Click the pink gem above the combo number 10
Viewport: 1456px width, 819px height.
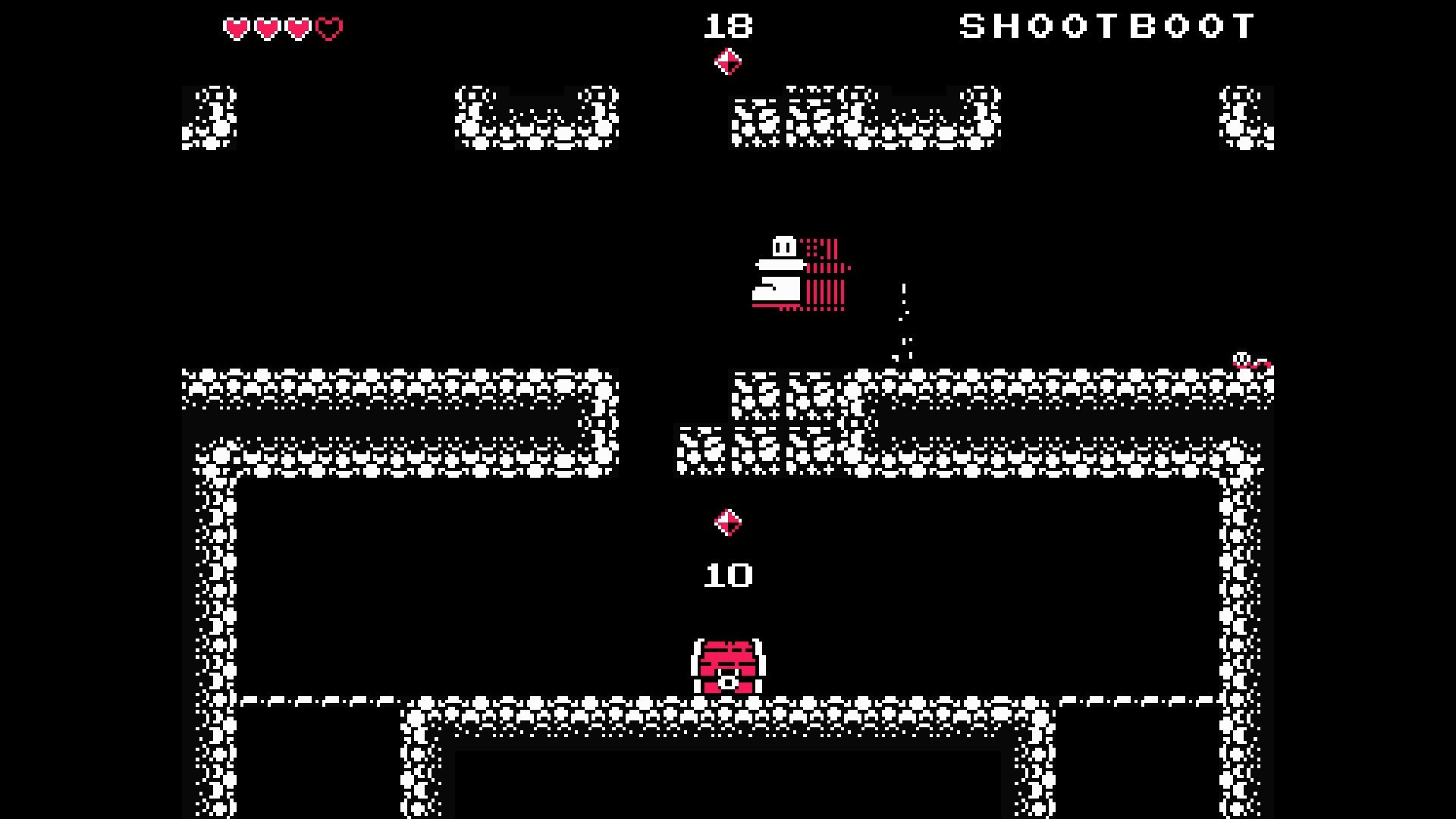coord(726,523)
